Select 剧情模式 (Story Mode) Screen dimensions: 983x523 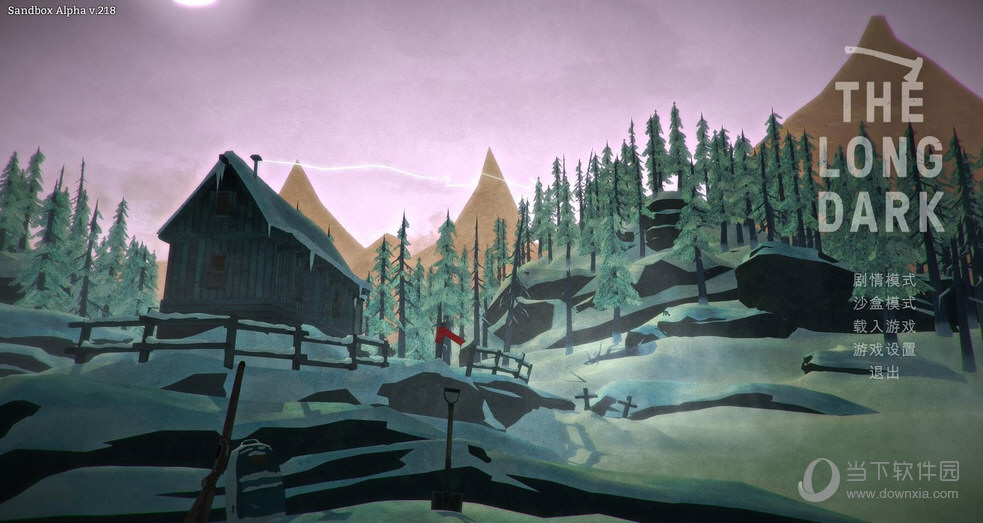pyautogui.click(x=884, y=281)
